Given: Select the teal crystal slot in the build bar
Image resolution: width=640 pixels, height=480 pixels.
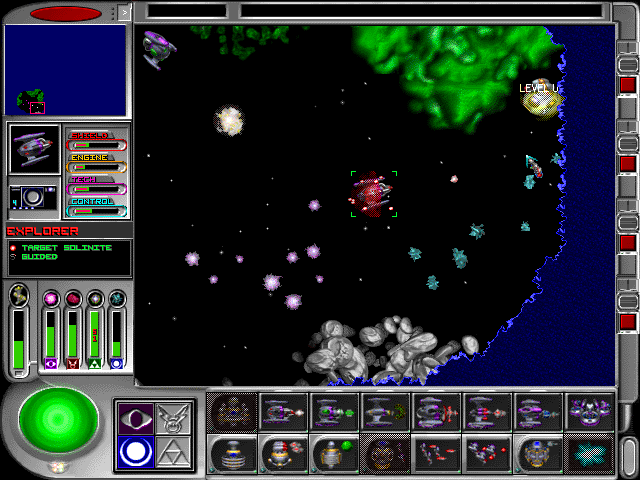Looking at the screenshot, I should pyautogui.click(x=589, y=453).
